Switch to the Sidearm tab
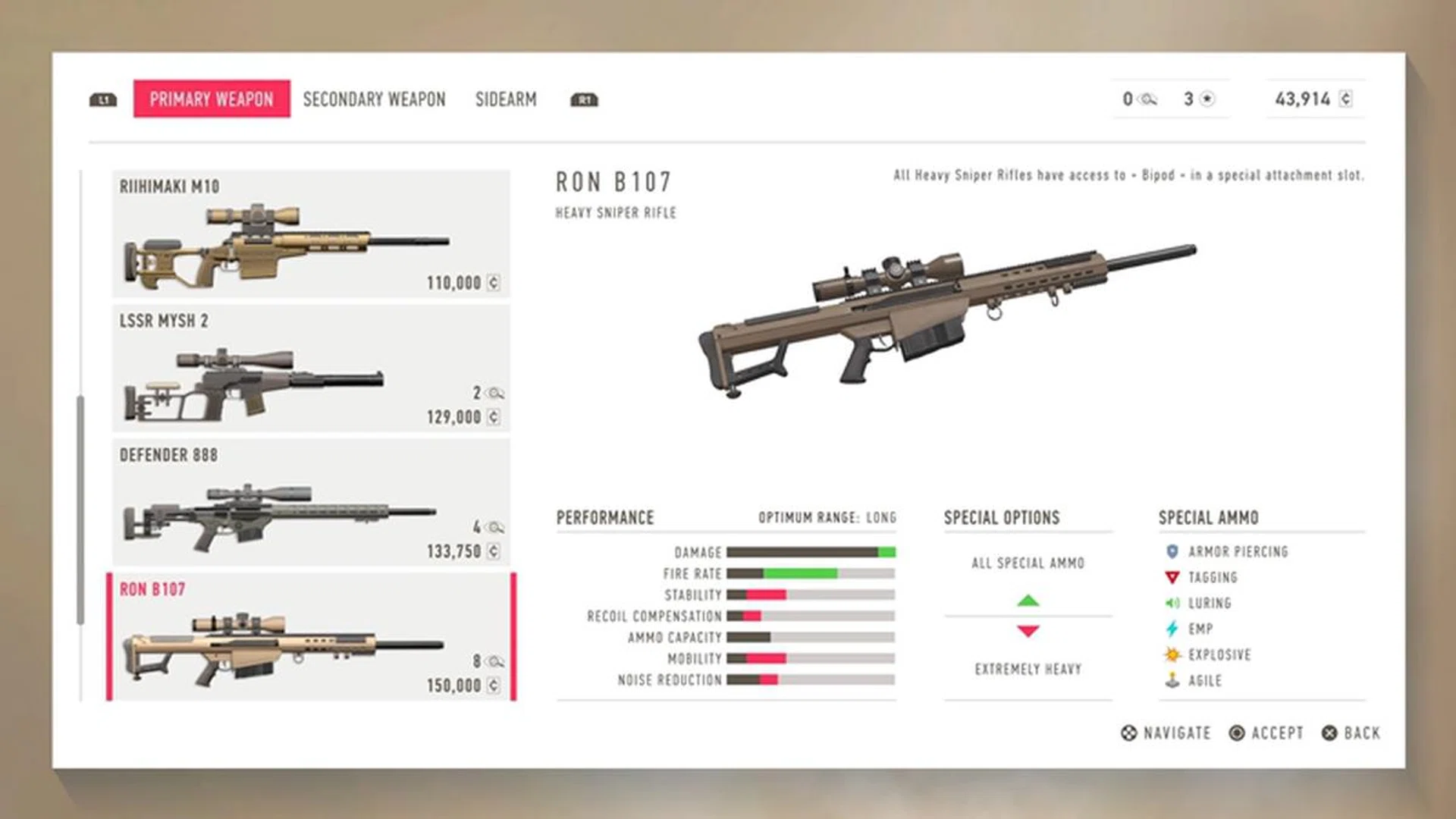Viewport: 1456px width, 819px height. [x=506, y=99]
